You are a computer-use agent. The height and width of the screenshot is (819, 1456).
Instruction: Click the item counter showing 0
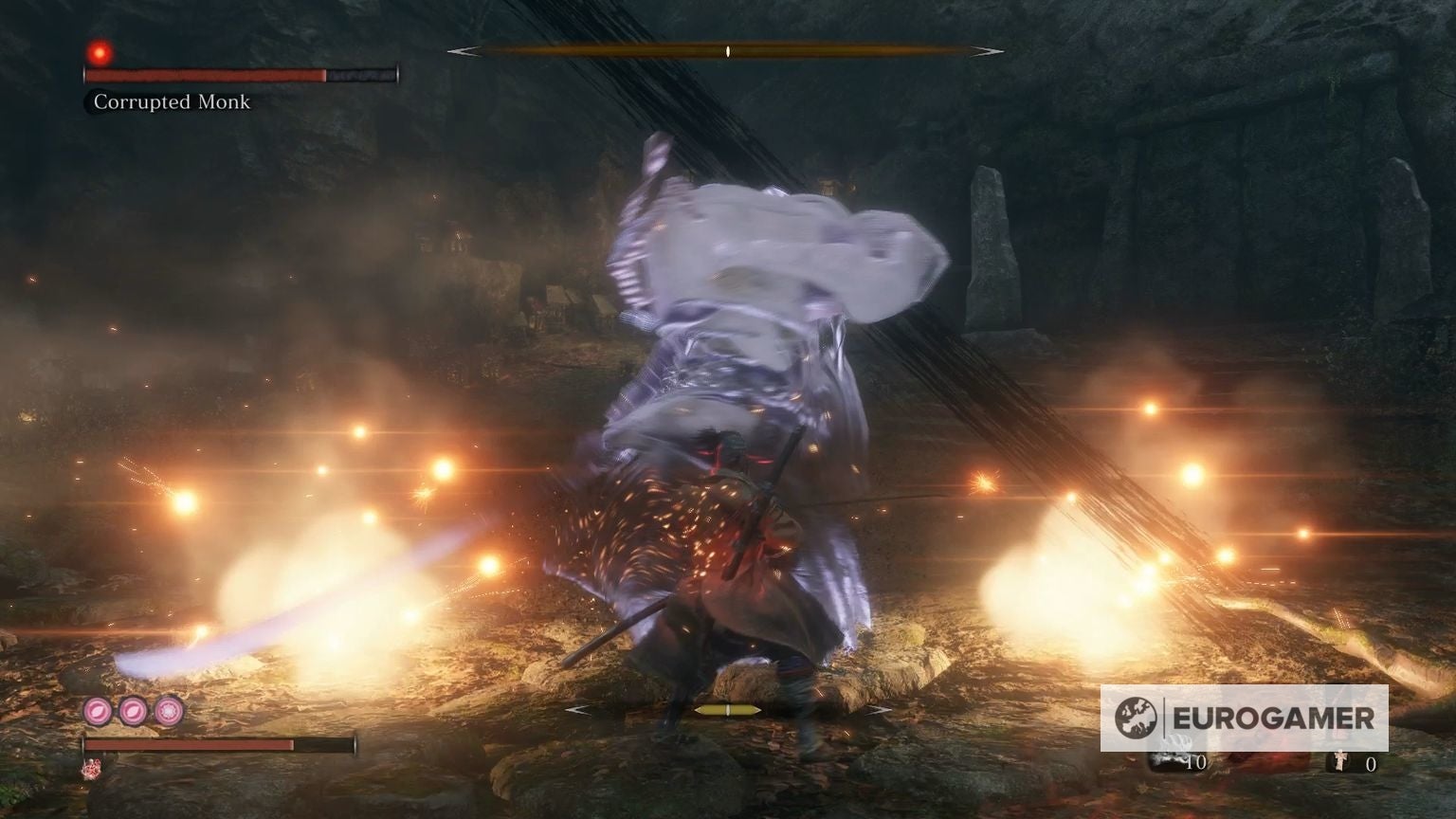click(1371, 763)
